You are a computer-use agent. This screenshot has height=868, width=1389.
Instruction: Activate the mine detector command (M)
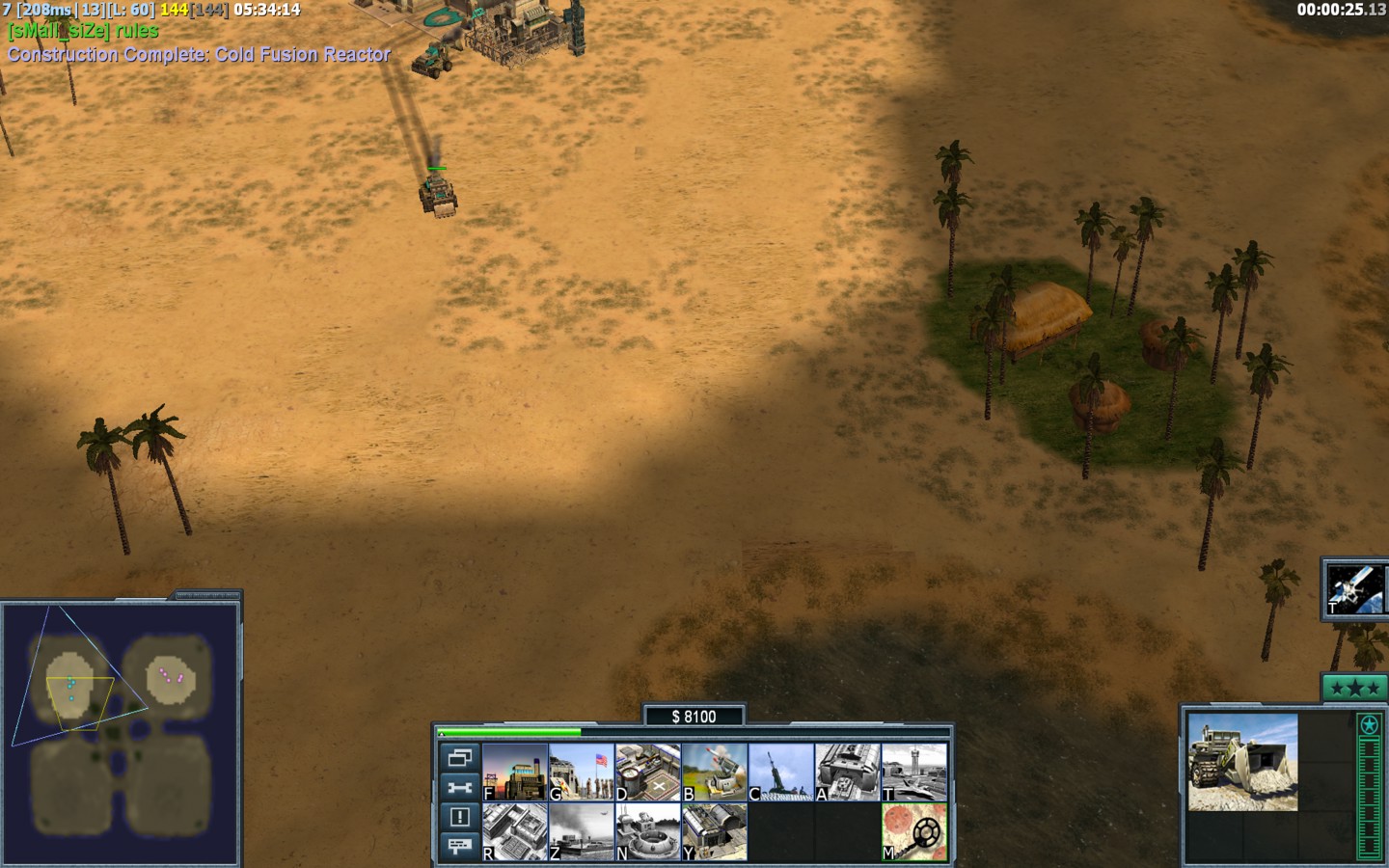pyautogui.click(x=914, y=831)
